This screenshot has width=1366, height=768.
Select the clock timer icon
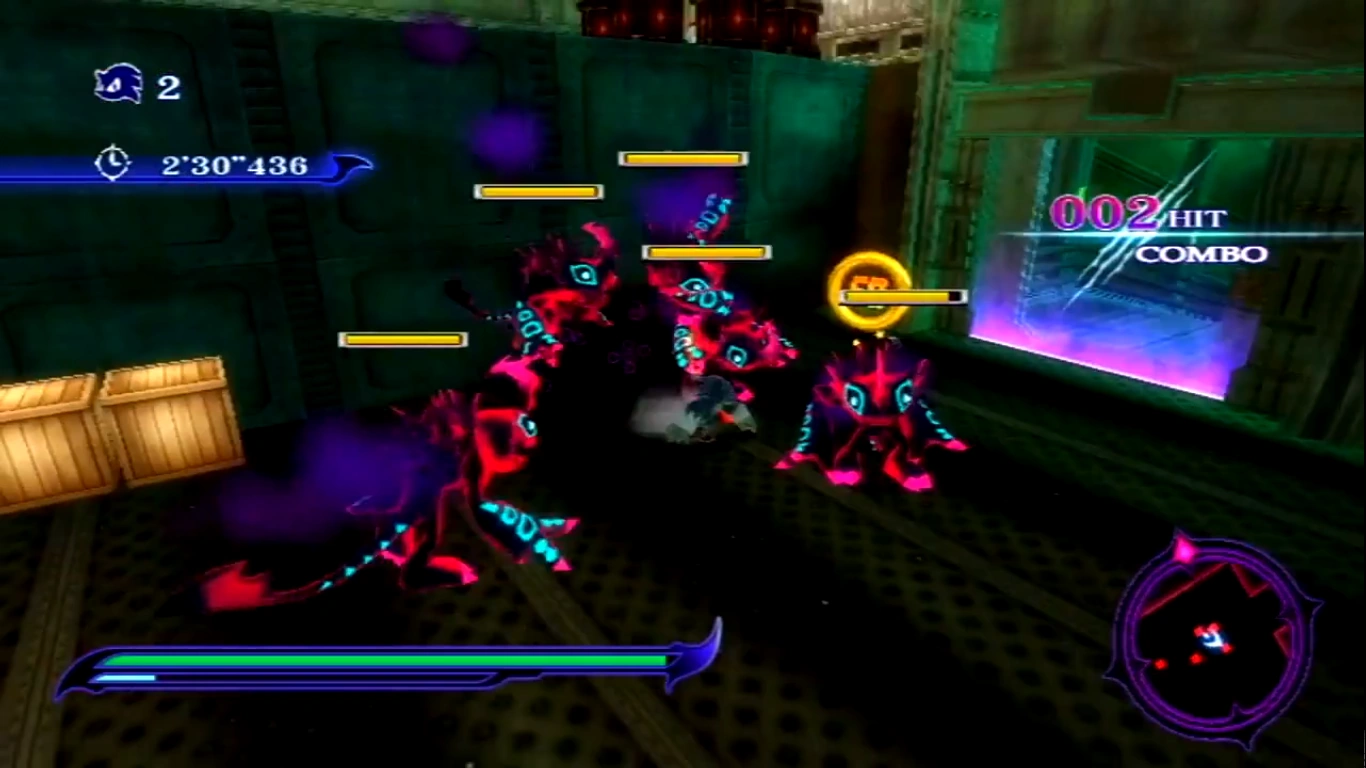pos(112,163)
